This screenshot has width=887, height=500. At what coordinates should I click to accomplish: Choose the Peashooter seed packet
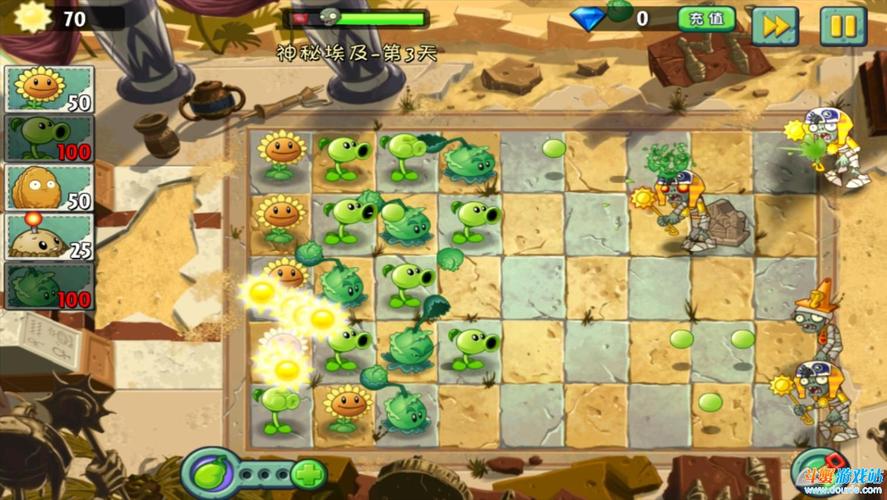click(49, 138)
